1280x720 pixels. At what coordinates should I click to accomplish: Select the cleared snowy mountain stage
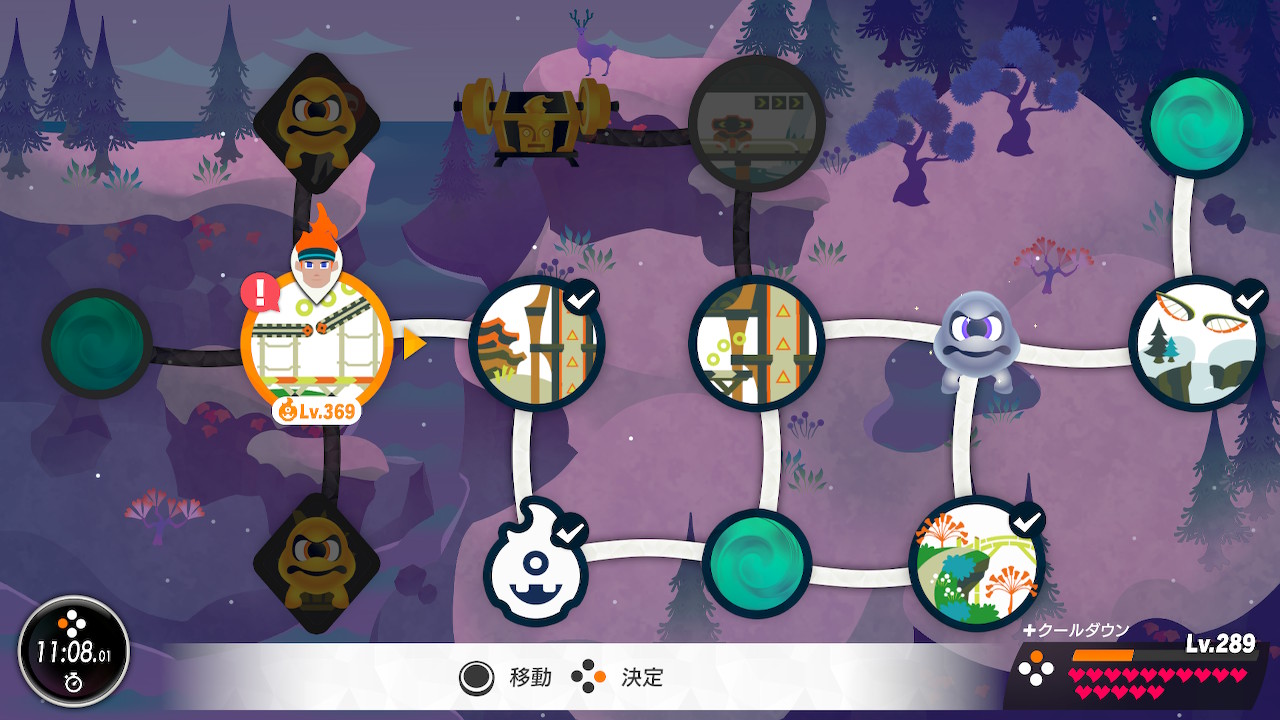coord(1196,343)
